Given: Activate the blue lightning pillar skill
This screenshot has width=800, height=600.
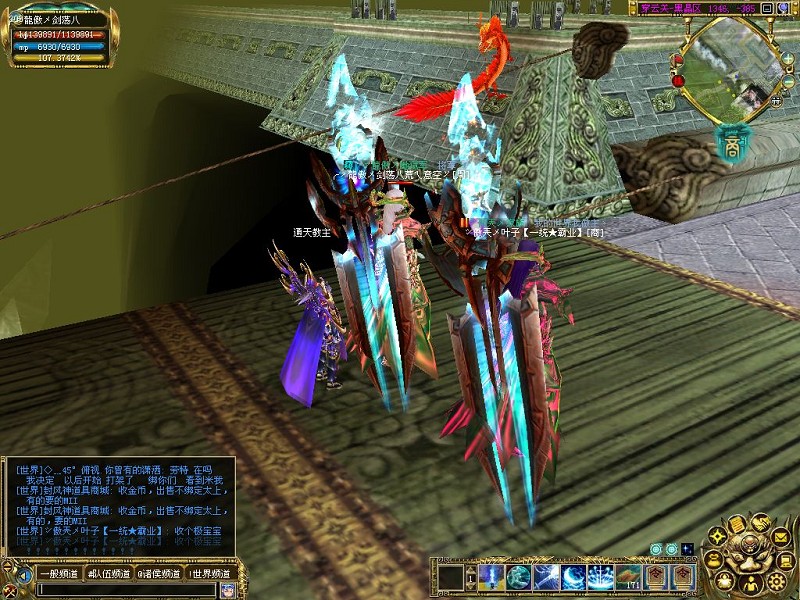Looking at the screenshot, I should [491, 577].
